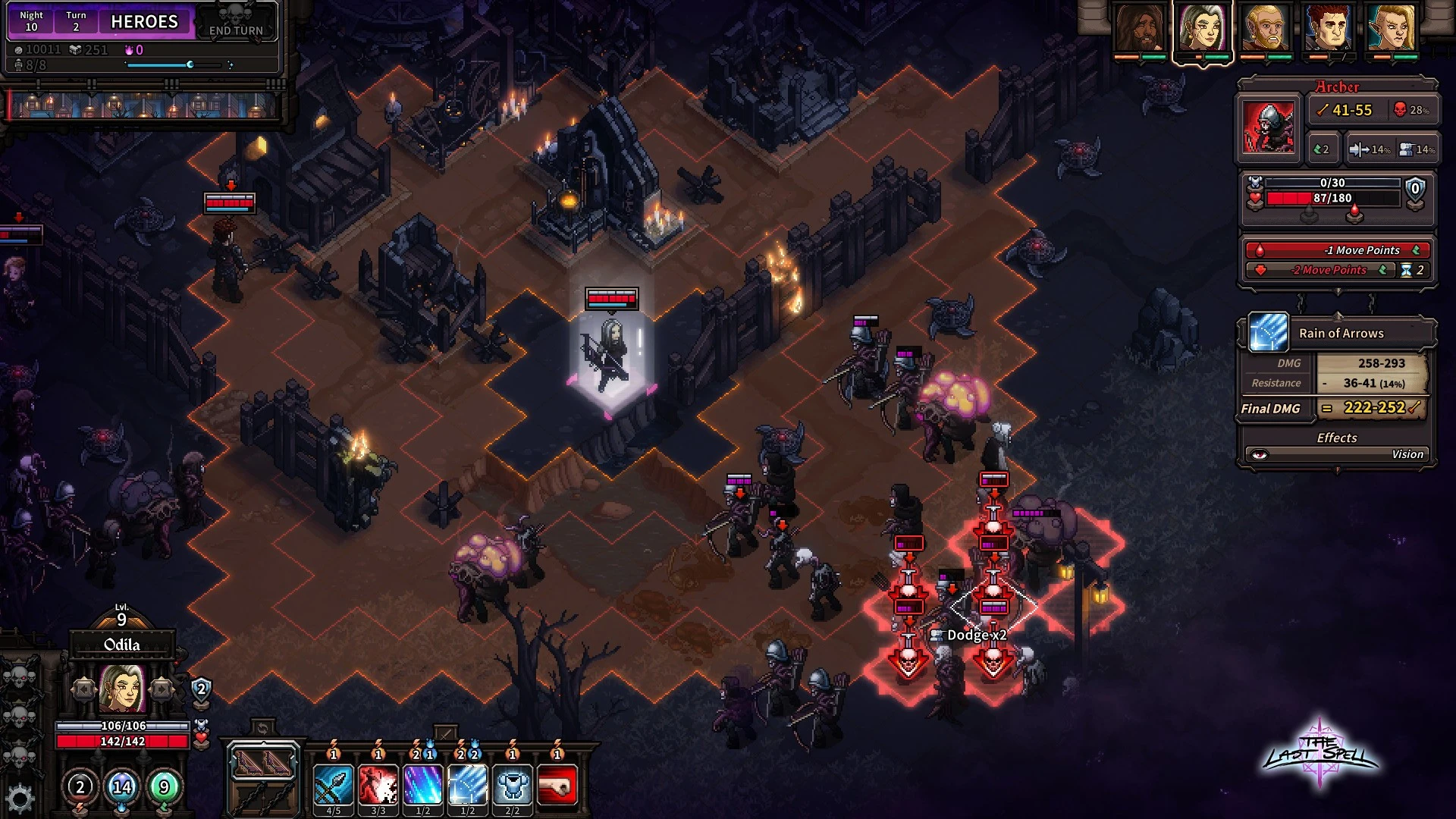Activate the red explosive strike skill
The width and height of the screenshot is (1456, 819).
tap(378, 785)
